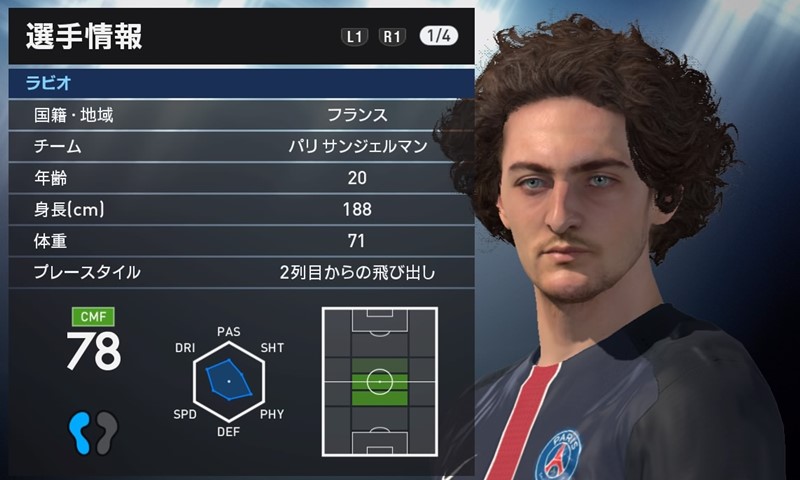Select the hexagonal ability radar chart
This screenshot has width=800, height=480.
click(228, 382)
